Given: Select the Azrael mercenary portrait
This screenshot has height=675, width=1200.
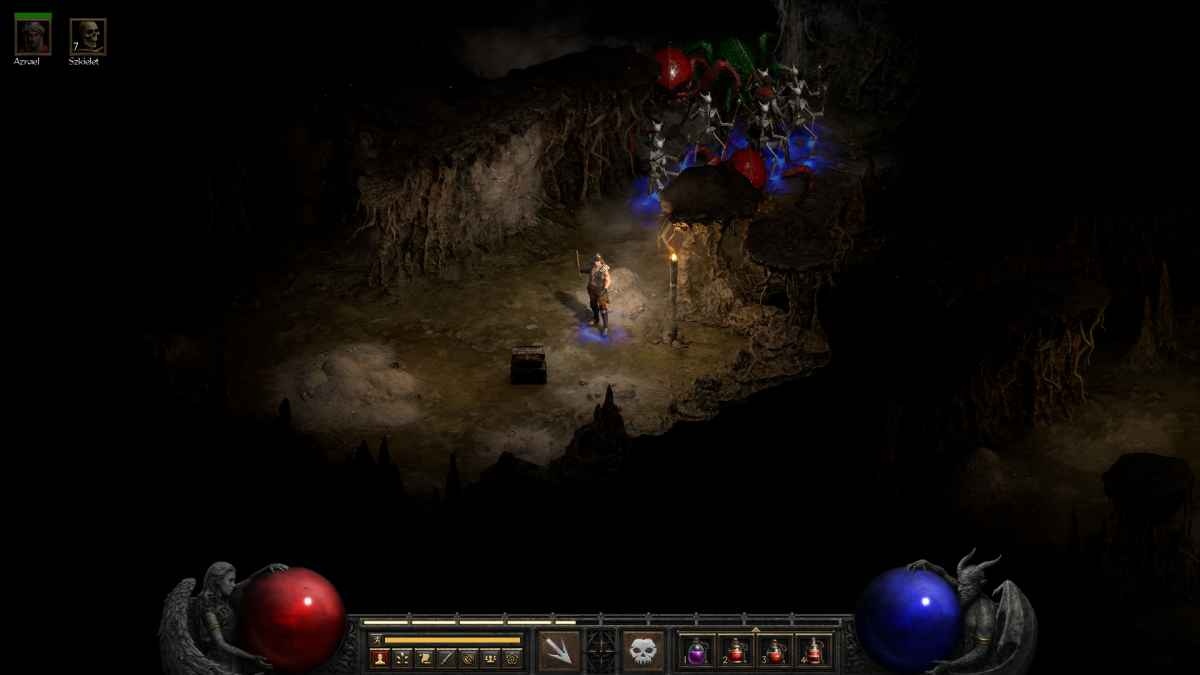Looking at the screenshot, I should tap(32, 36).
